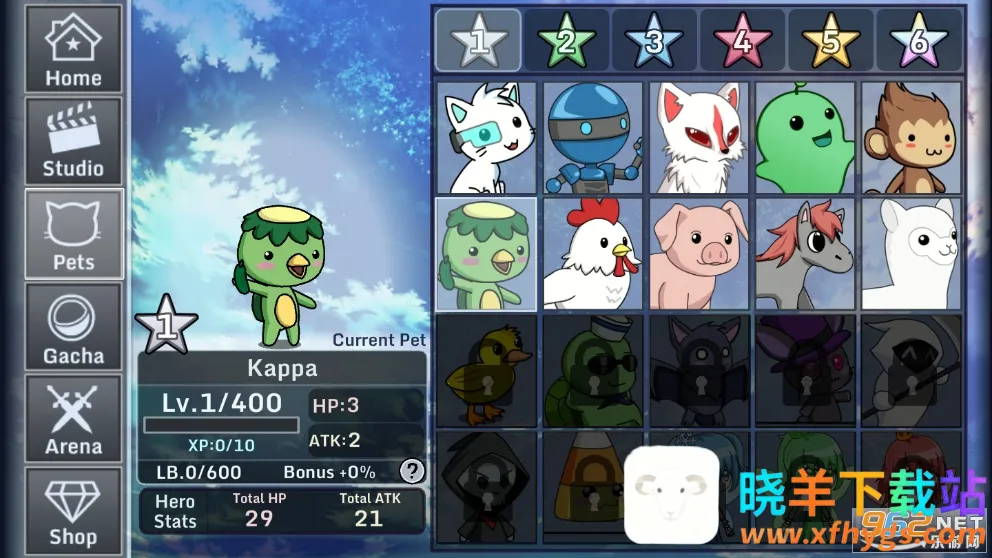This screenshot has width=992, height=558.
Task: Select the green slime pet
Action: [x=805, y=138]
